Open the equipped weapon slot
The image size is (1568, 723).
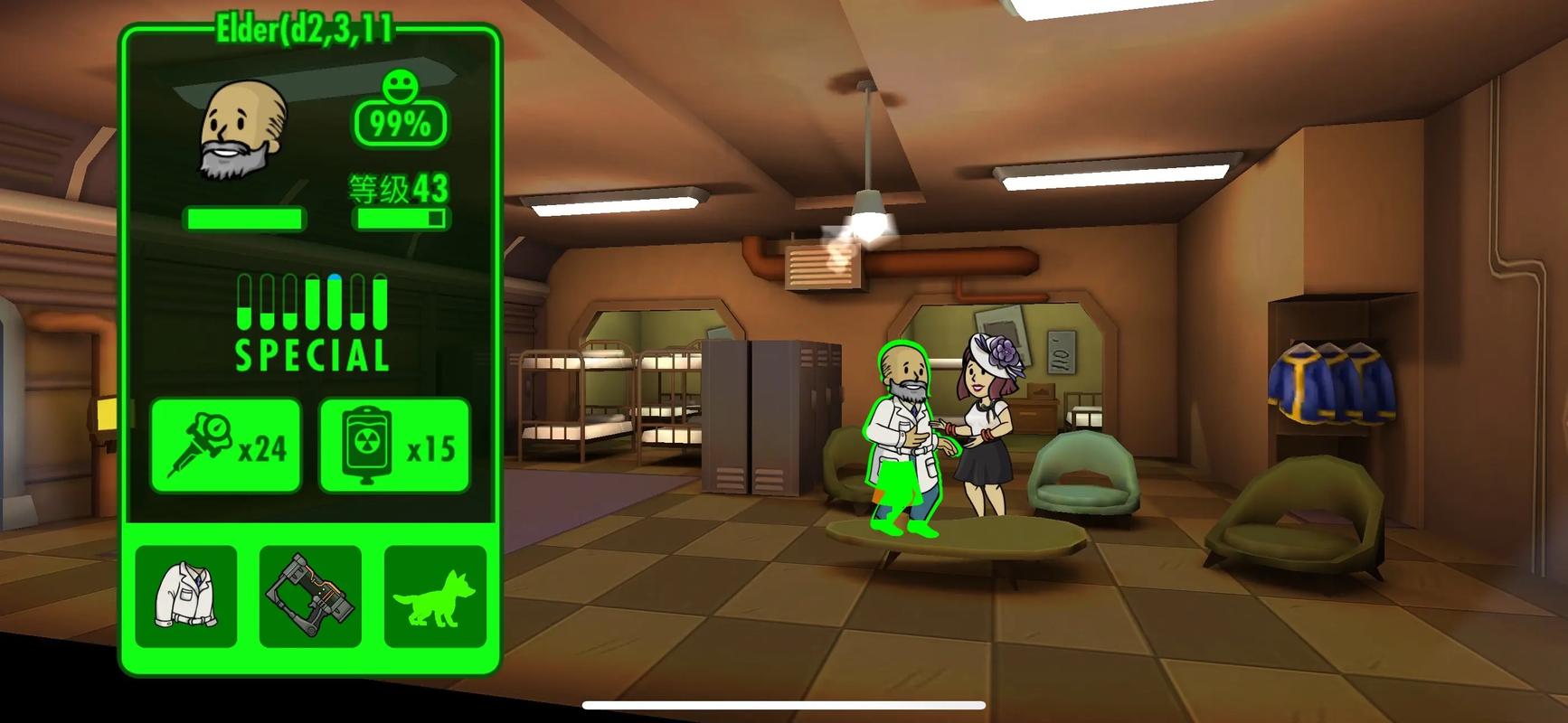click(x=310, y=596)
